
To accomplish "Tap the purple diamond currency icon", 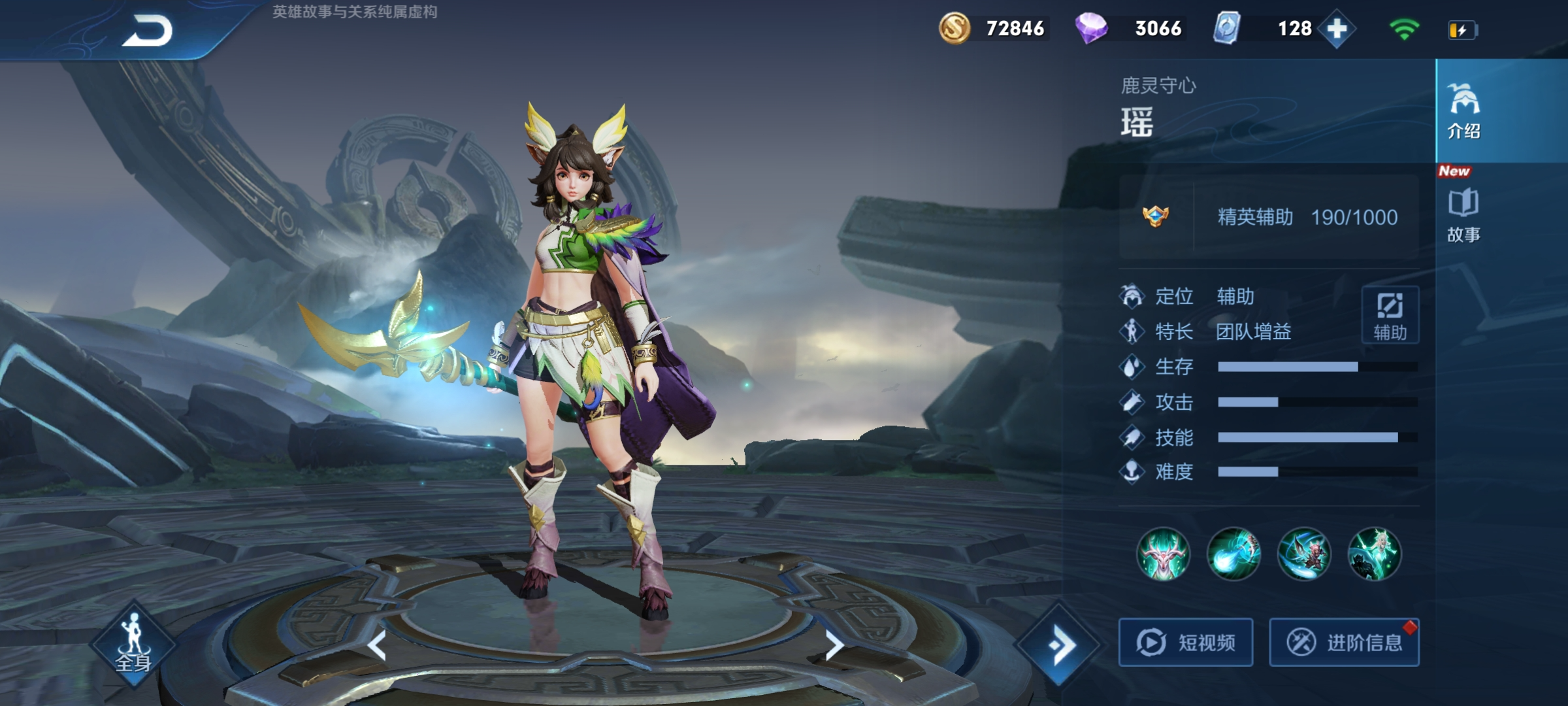I will click(1091, 29).
